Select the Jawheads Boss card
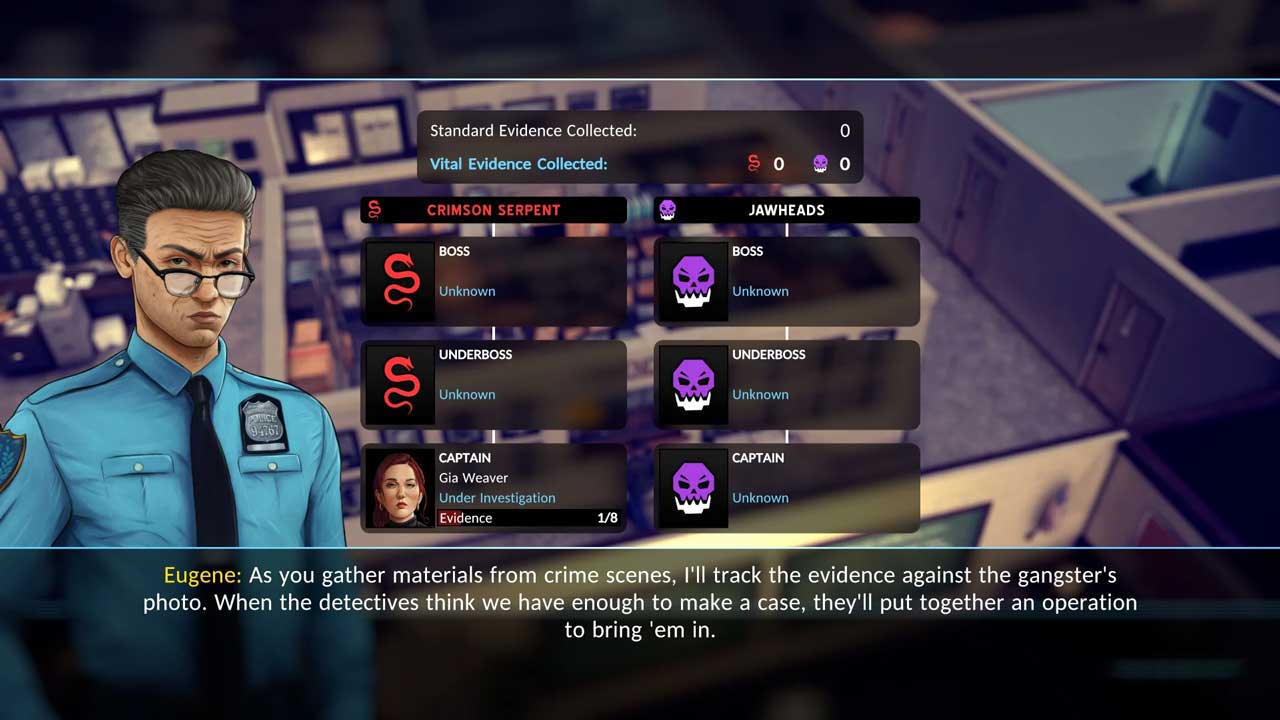The width and height of the screenshot is (1280, 720). [787, 280]
